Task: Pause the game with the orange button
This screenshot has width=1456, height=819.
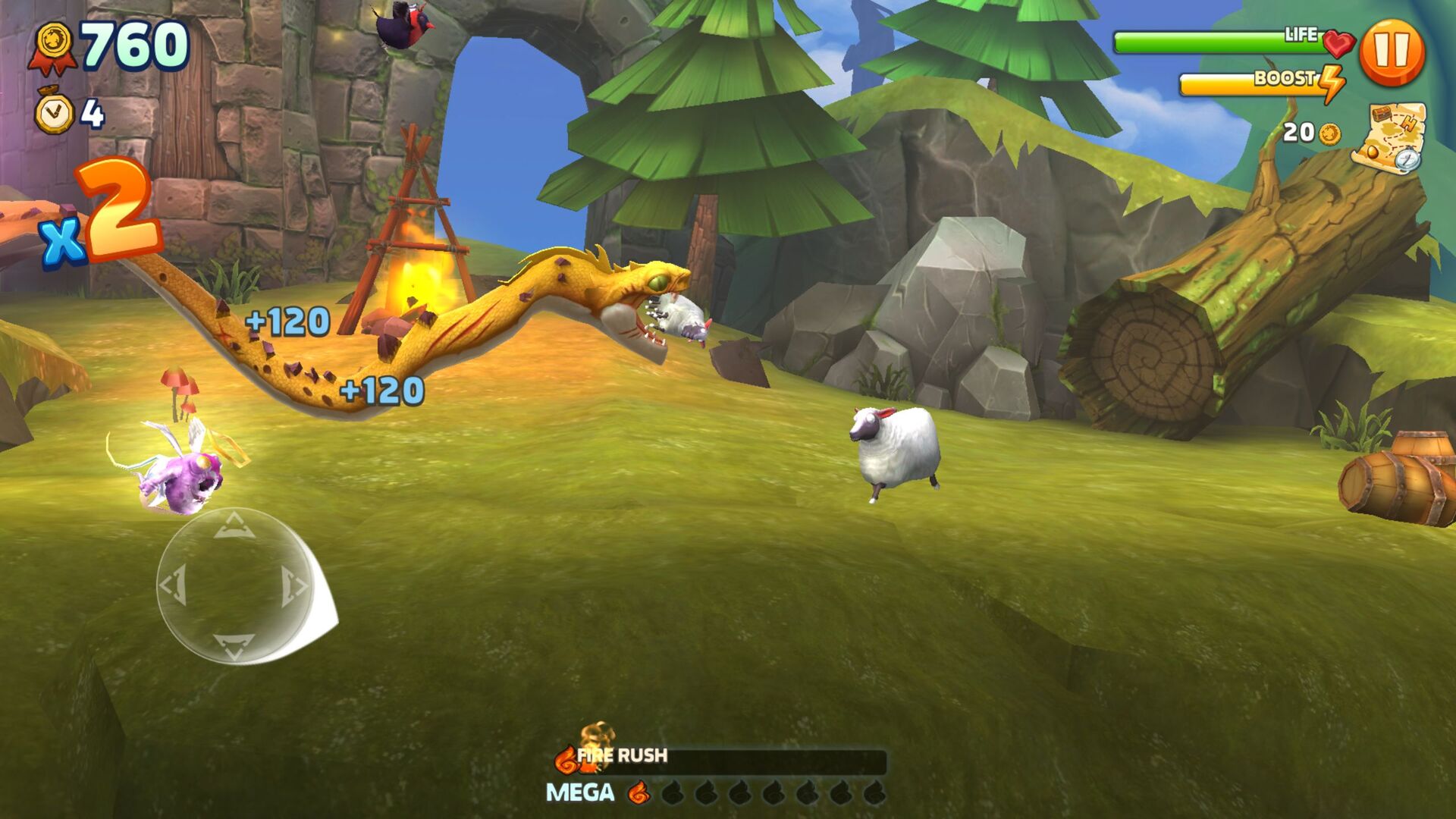Action: (1392, 52)
